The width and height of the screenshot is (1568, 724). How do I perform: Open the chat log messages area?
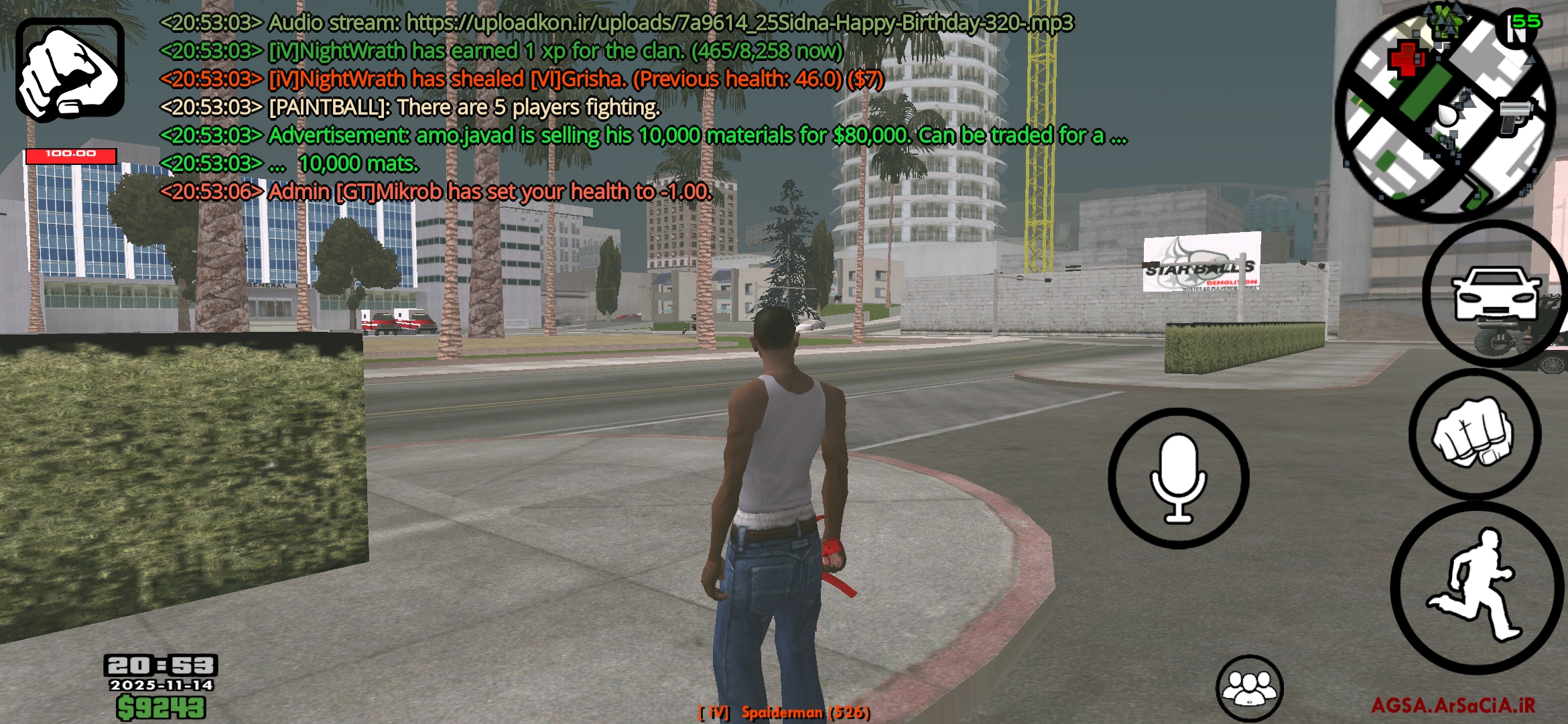[x=603, y=107]
